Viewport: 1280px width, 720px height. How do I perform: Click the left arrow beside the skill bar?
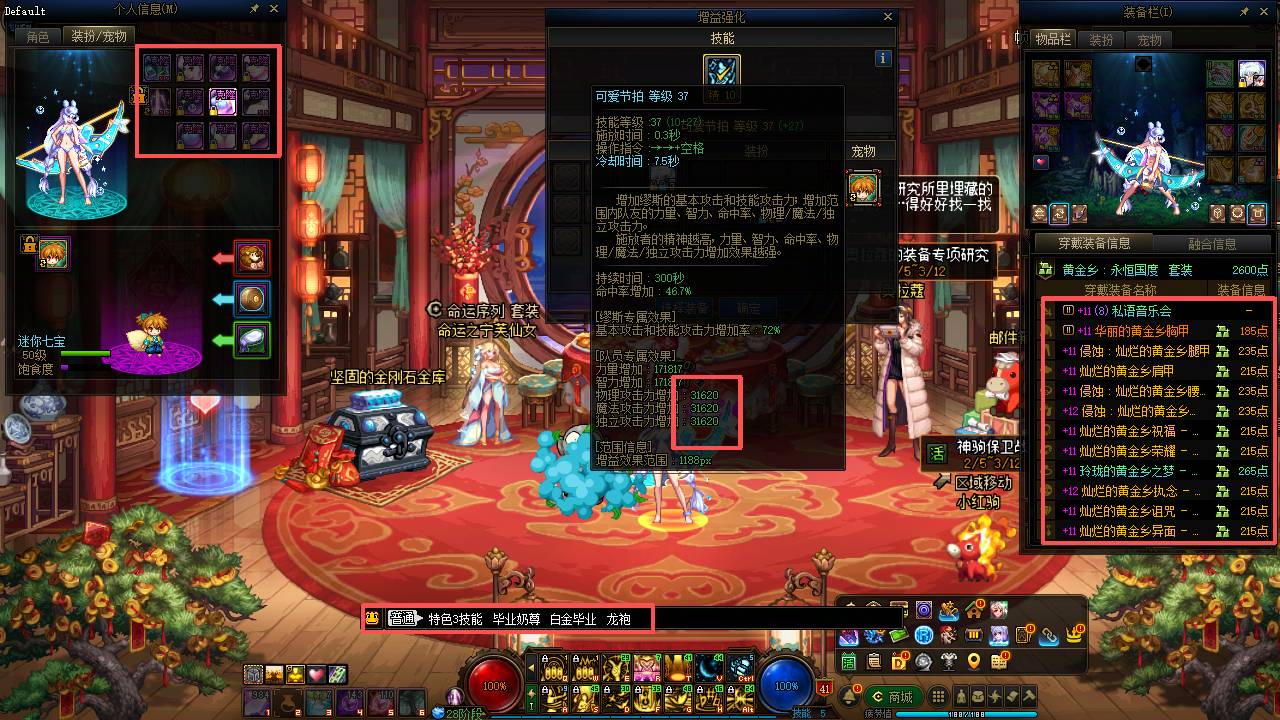pos(532,668)
